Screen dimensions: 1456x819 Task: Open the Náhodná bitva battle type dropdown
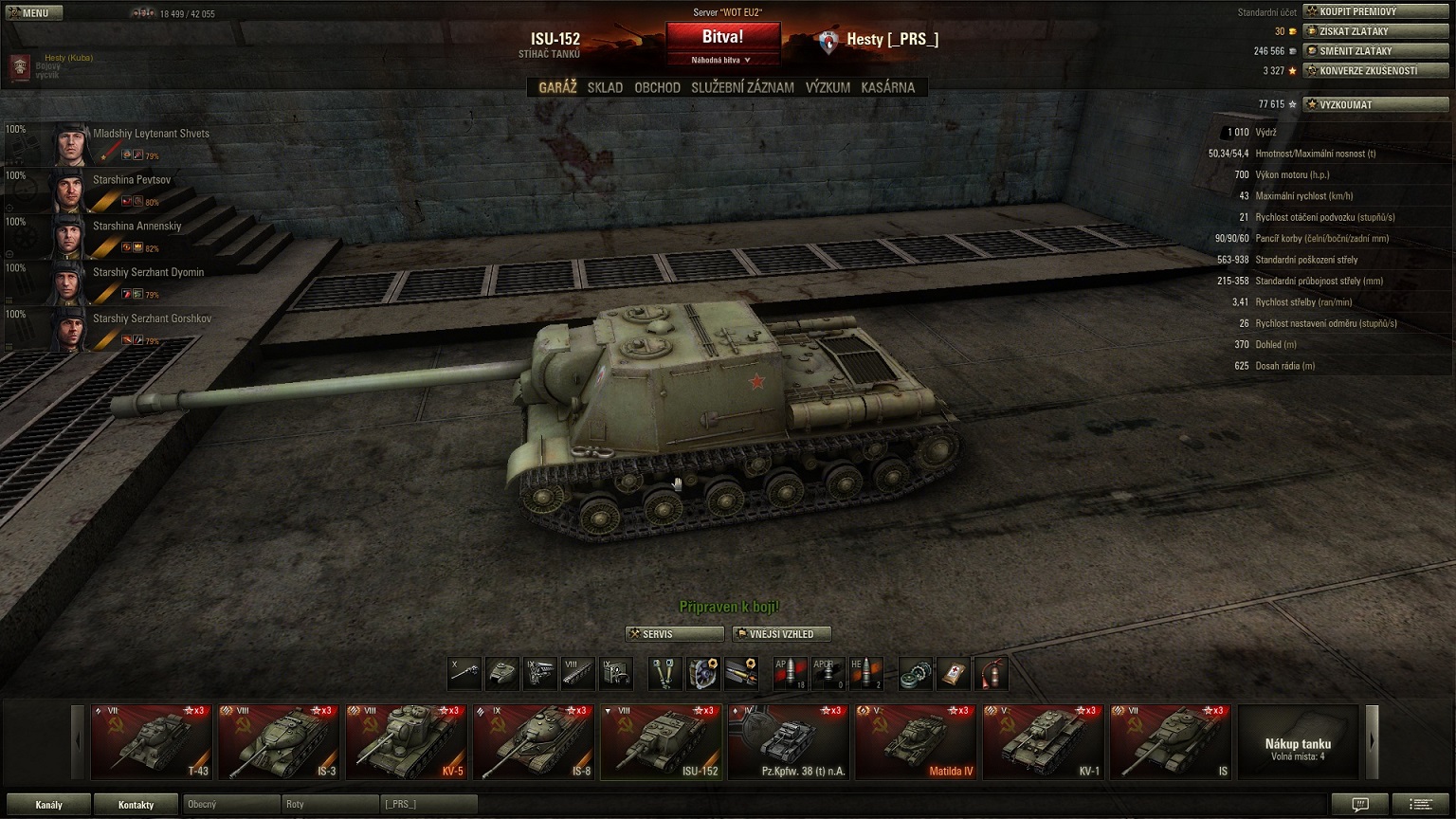click(x=722, y=60)
